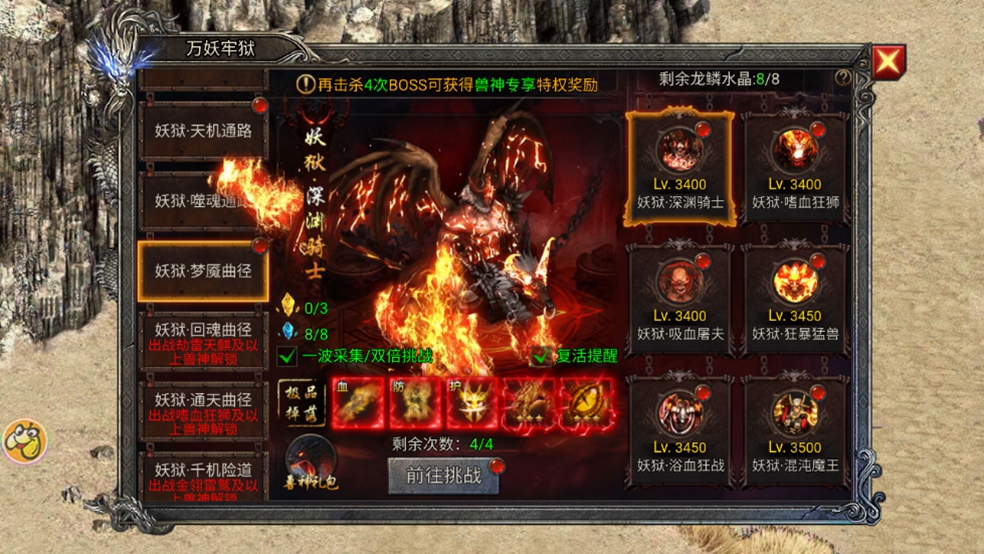Pick the 妖狱·吸血屠夫 boss tile
The height and width of the screenshot is (554, 984).
pos(680,297)
